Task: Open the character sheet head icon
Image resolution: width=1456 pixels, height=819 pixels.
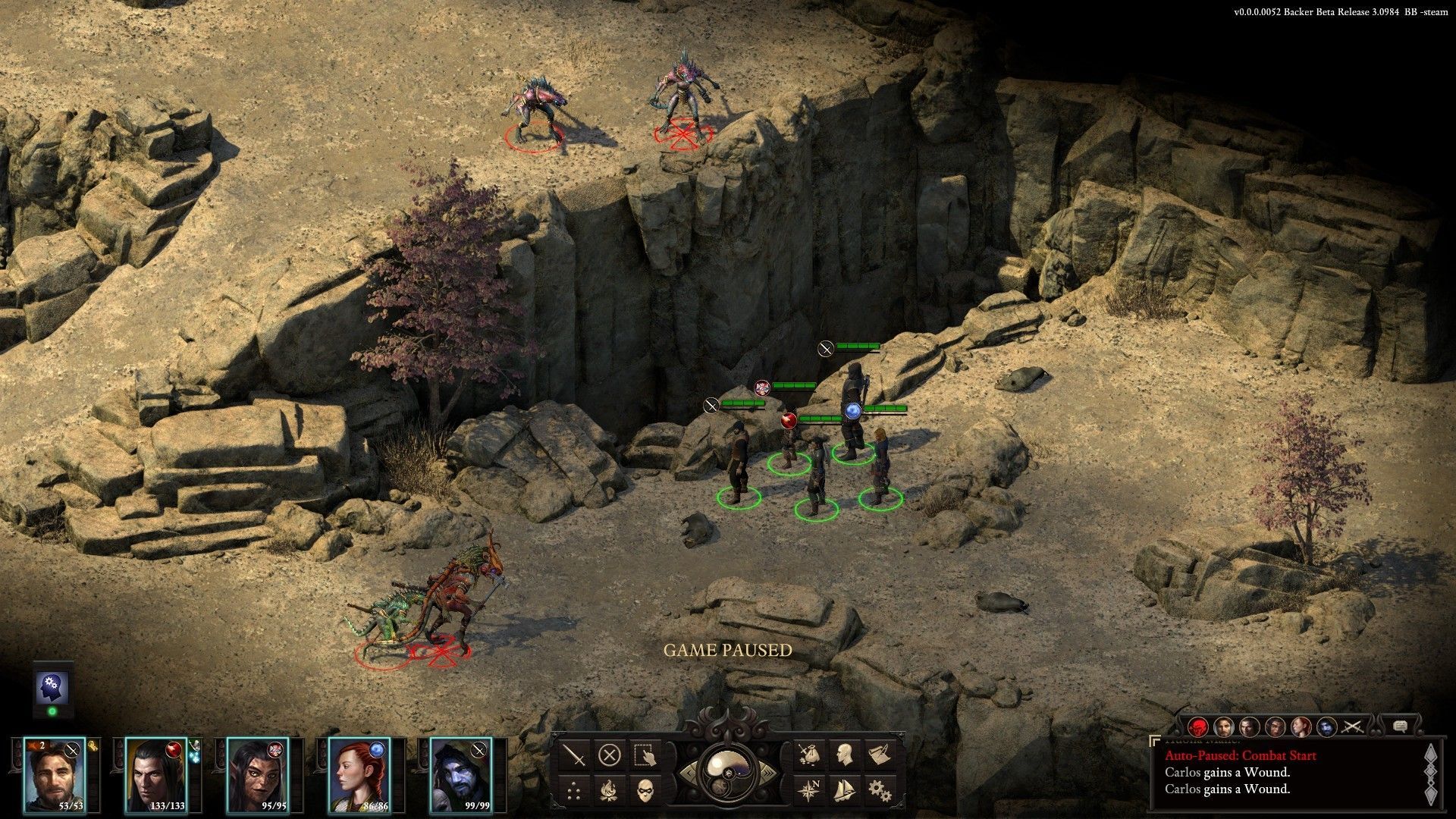Action: tap(843, 755)
